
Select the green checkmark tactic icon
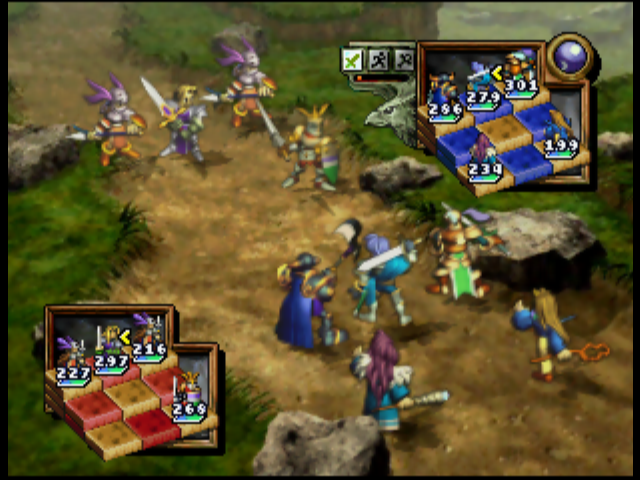click(352, 60)
